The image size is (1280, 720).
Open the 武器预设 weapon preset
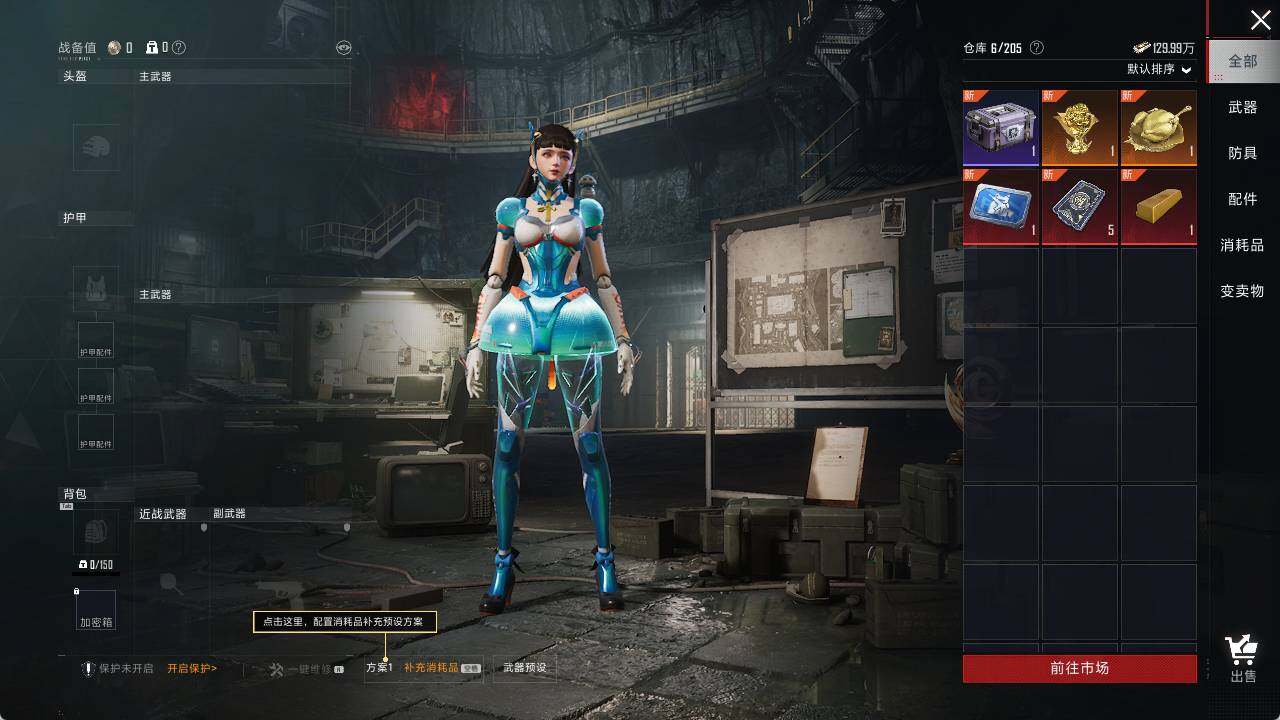524,668
